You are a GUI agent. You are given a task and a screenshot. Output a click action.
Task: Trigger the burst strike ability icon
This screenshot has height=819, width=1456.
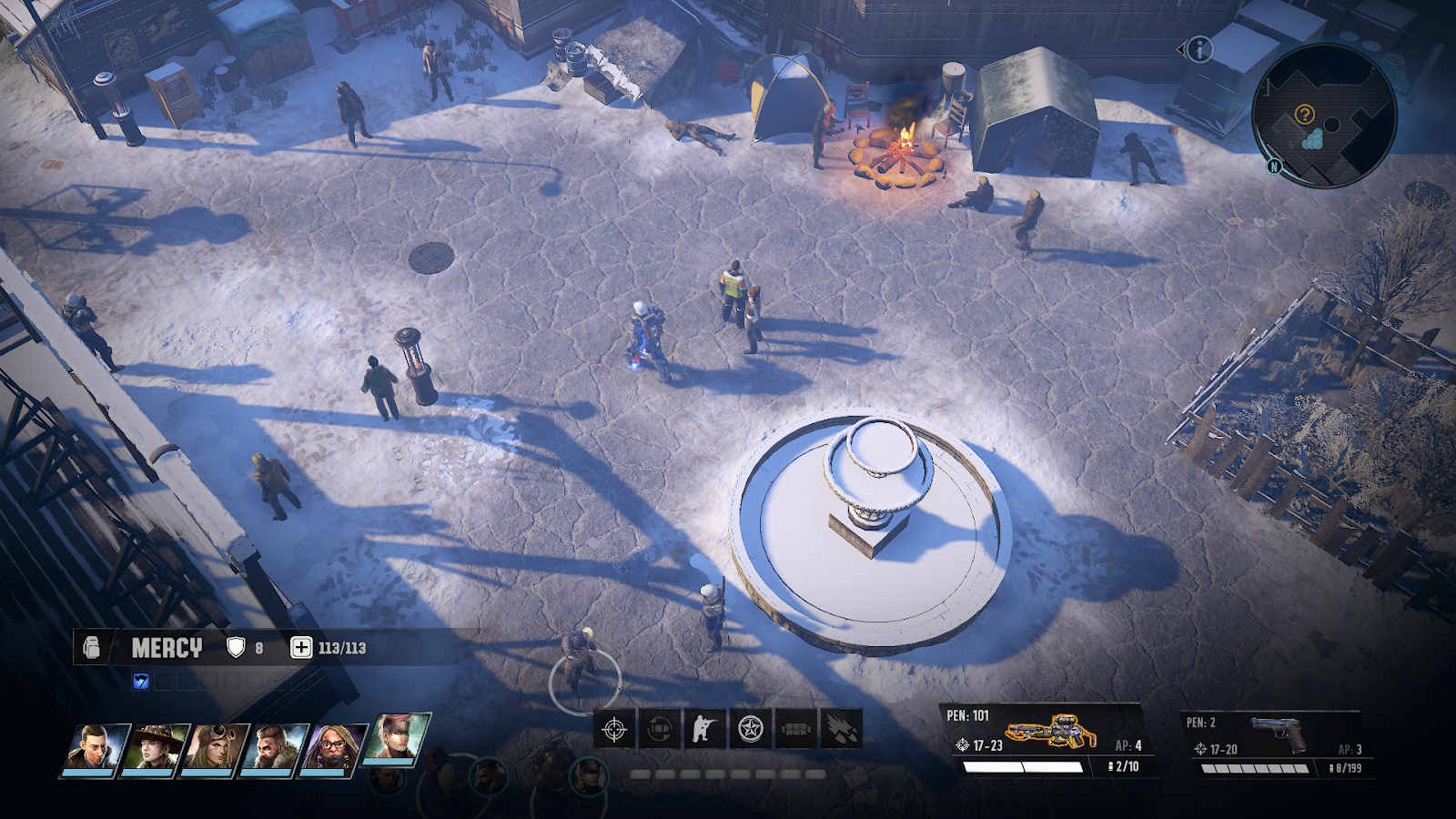[841, 729]
